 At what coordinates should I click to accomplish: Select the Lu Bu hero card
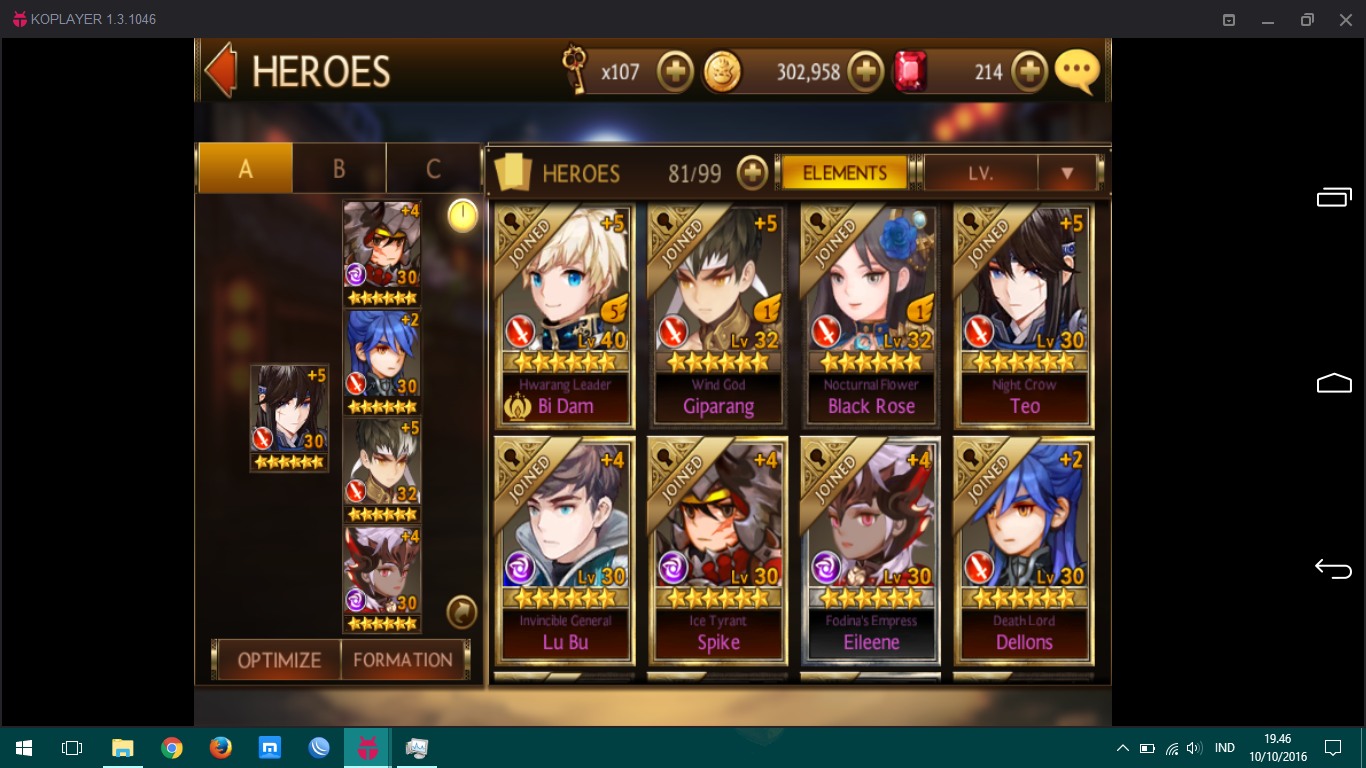[565, 550]
